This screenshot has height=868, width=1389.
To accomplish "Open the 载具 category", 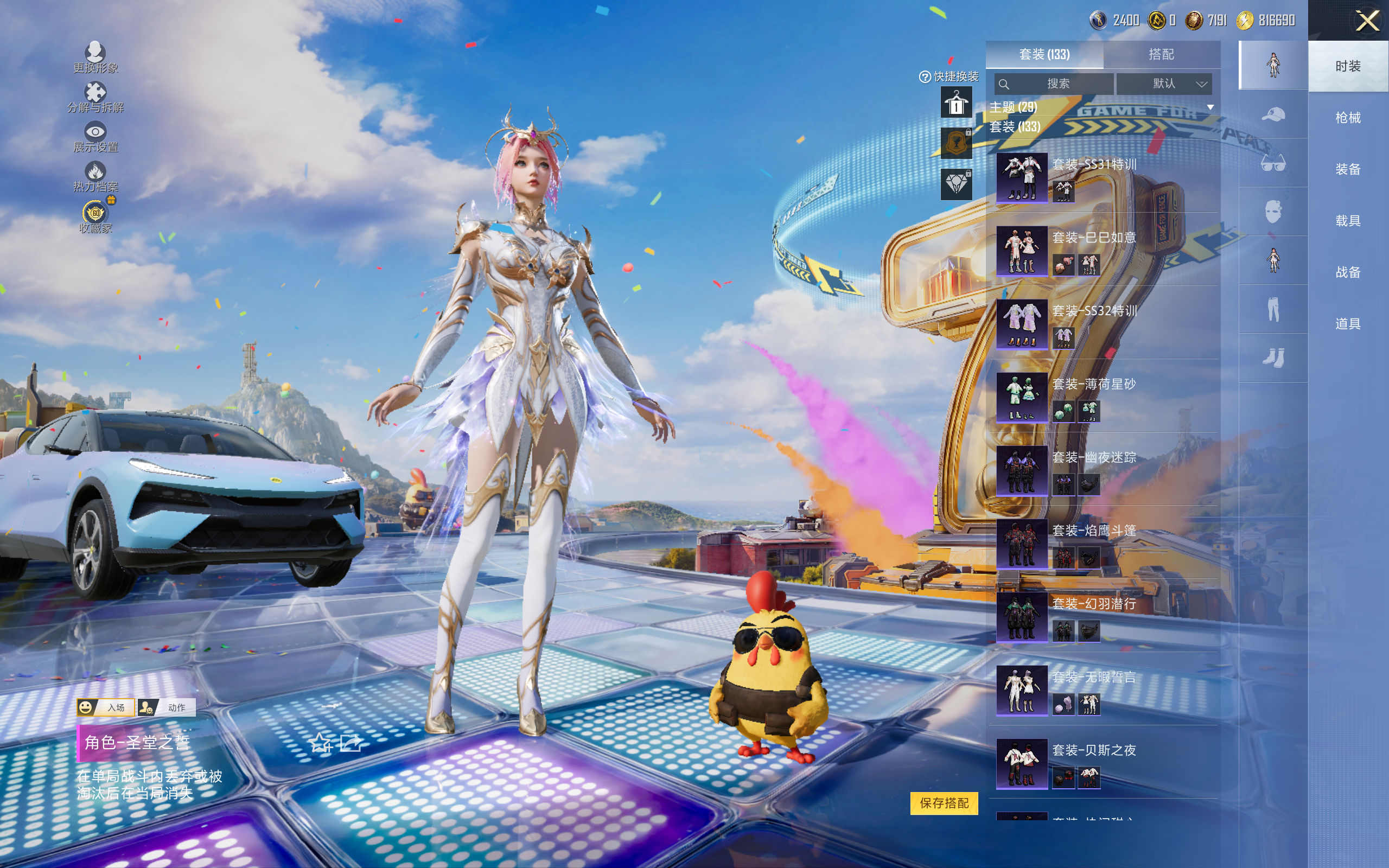I will [x=1348, y=221].
